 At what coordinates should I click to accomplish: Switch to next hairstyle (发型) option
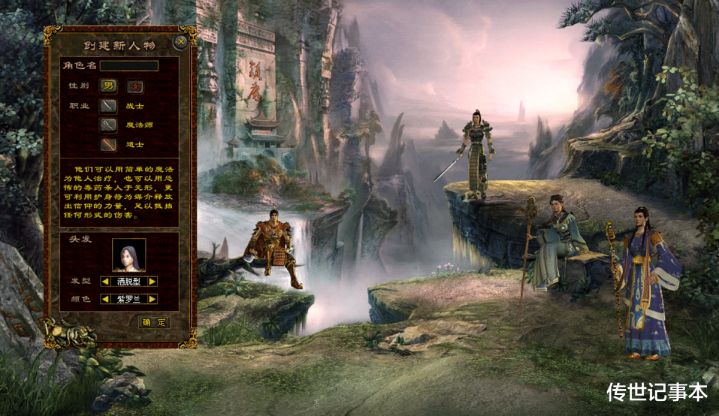pyautogui.click(x=153, y=282)
